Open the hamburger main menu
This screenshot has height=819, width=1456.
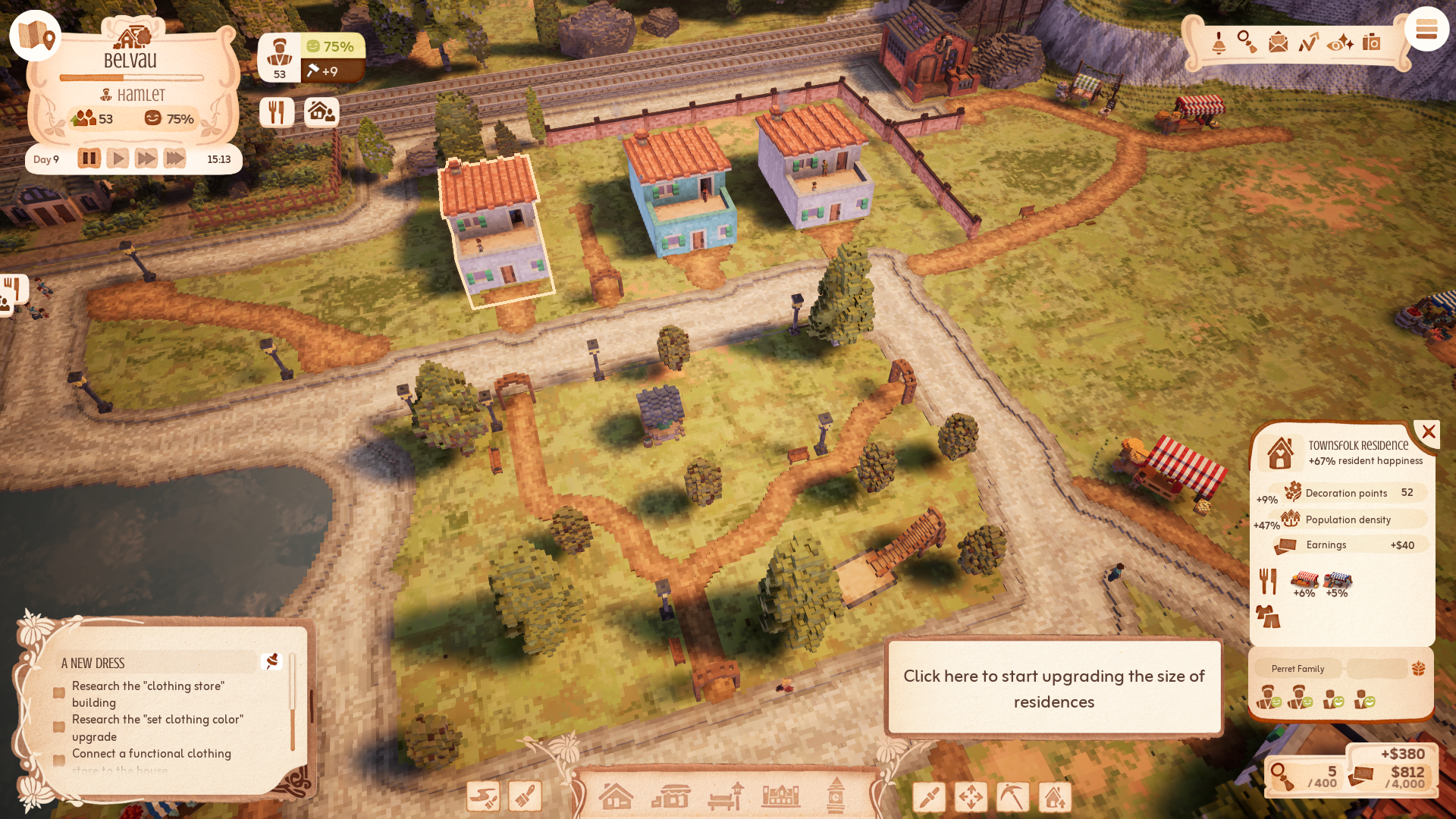click(x=1426, y=30)
